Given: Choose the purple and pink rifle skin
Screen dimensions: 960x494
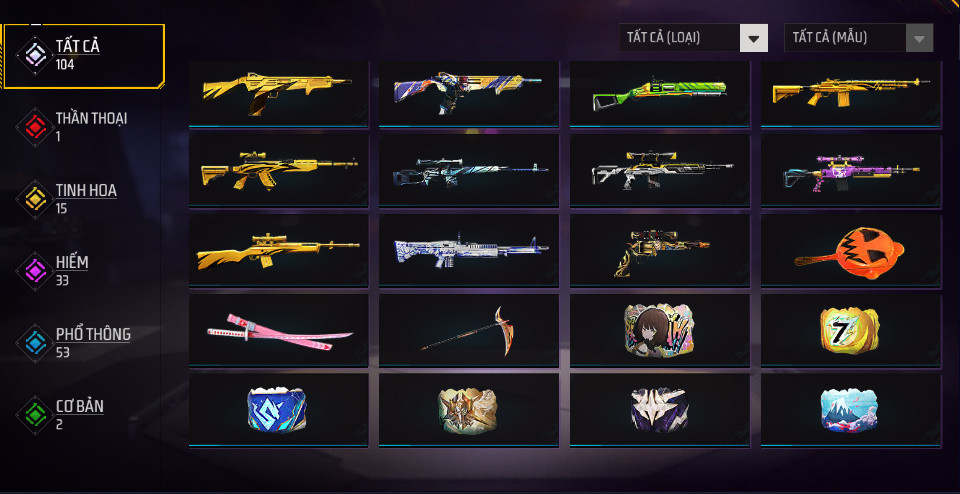Looking at the screenshot, I should (850, 172).
